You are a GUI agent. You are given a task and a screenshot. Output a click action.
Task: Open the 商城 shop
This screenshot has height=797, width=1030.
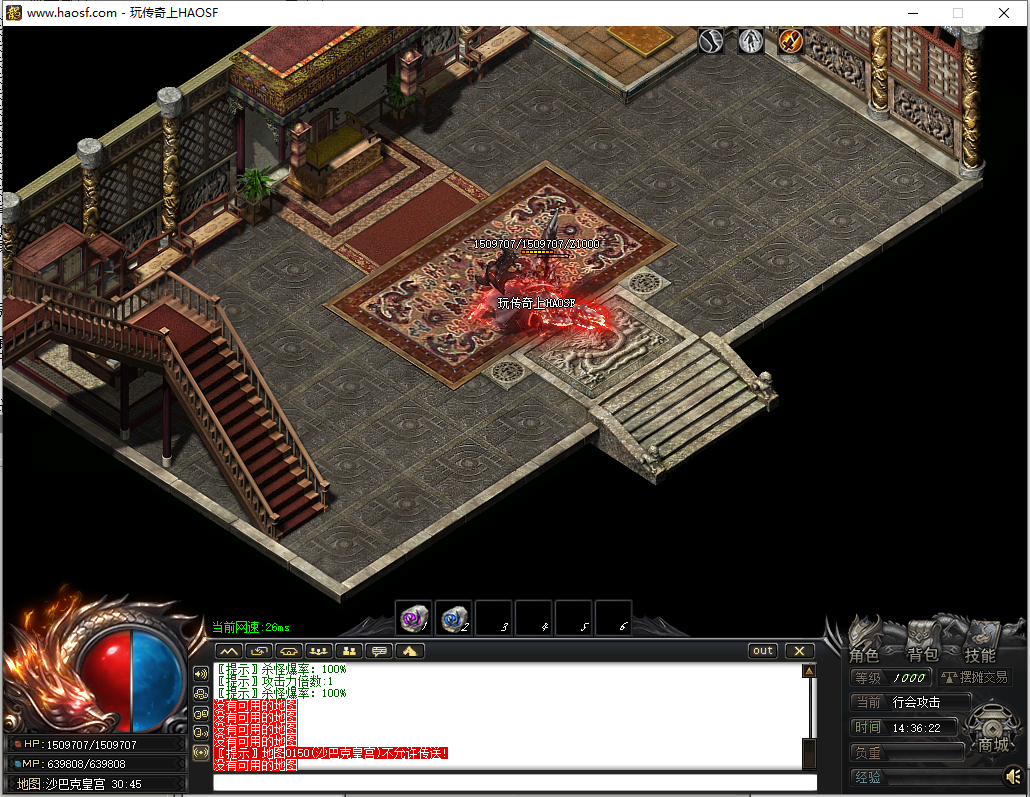coord(993,744)
